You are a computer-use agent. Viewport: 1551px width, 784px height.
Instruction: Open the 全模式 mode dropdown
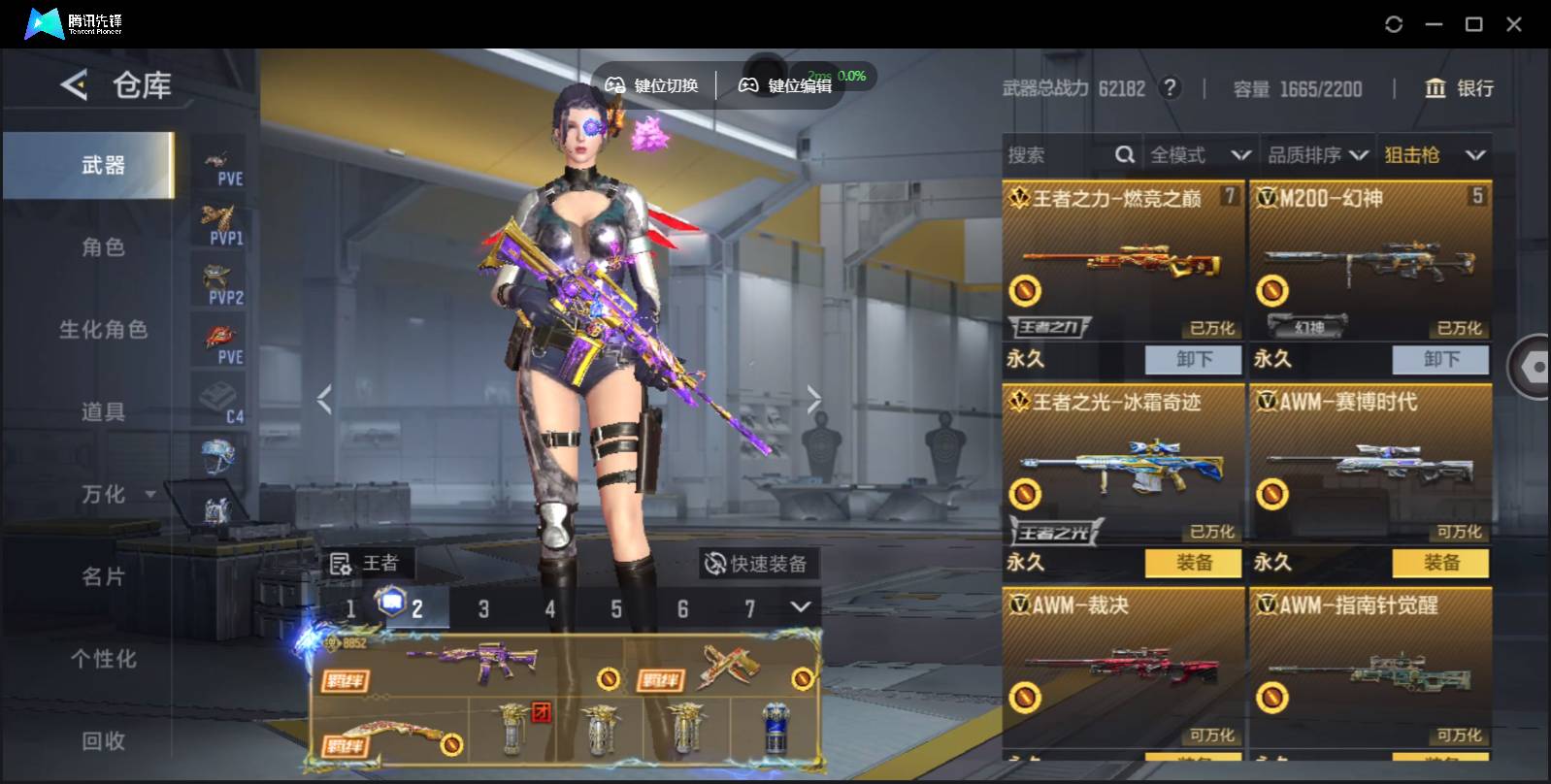[x=1200, y=155]
